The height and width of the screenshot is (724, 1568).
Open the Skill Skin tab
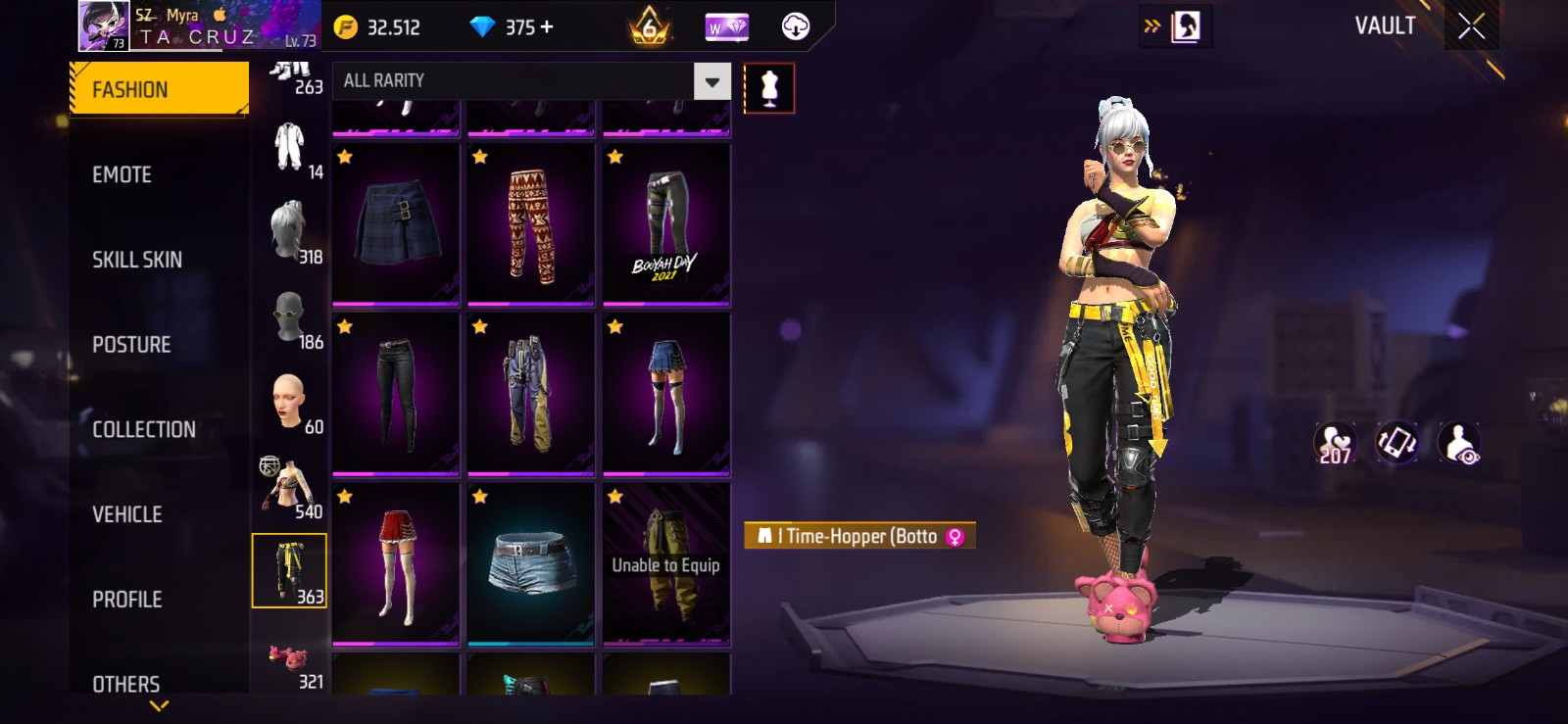pyautogui.click(x=137, y=260)
